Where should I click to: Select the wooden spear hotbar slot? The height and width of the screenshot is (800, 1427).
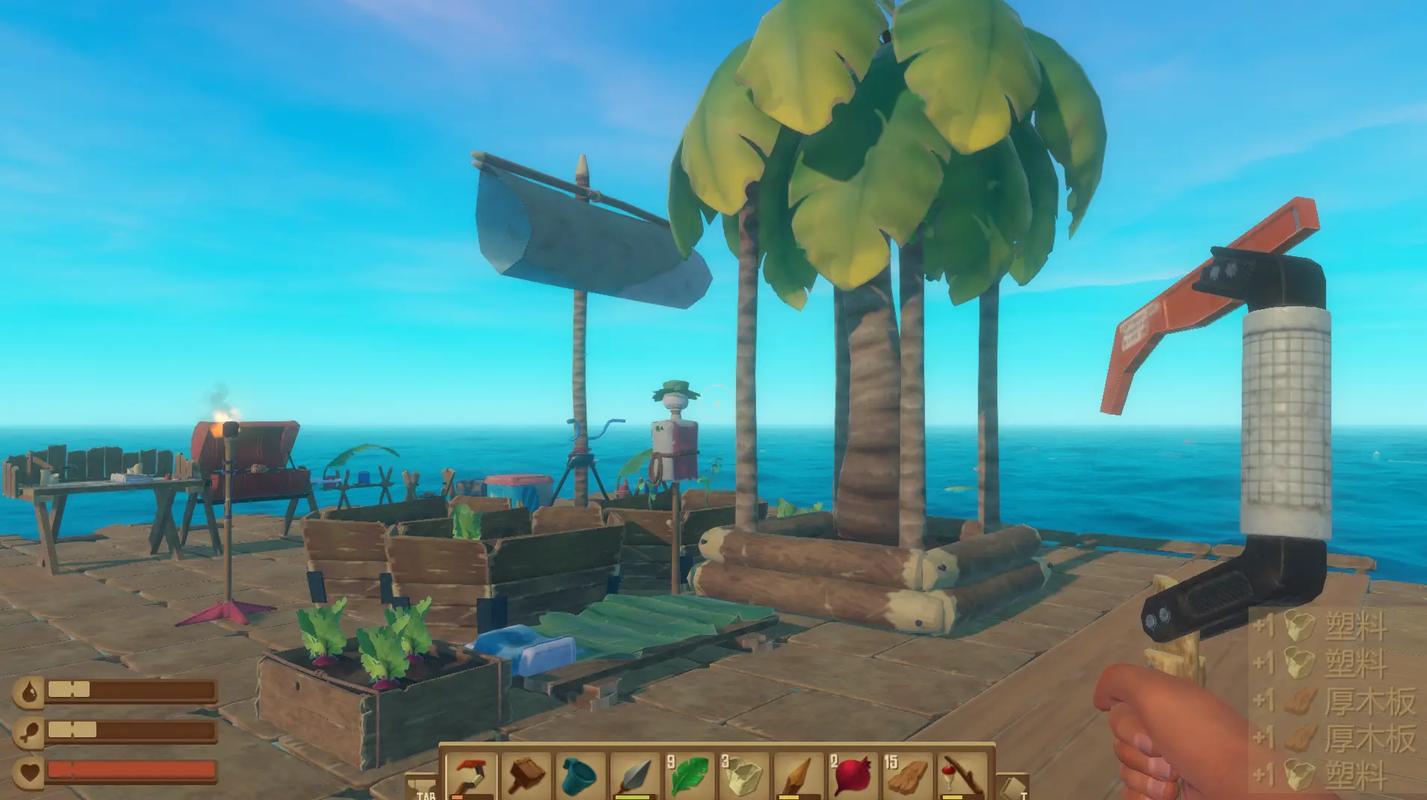[x=797, y=775]
